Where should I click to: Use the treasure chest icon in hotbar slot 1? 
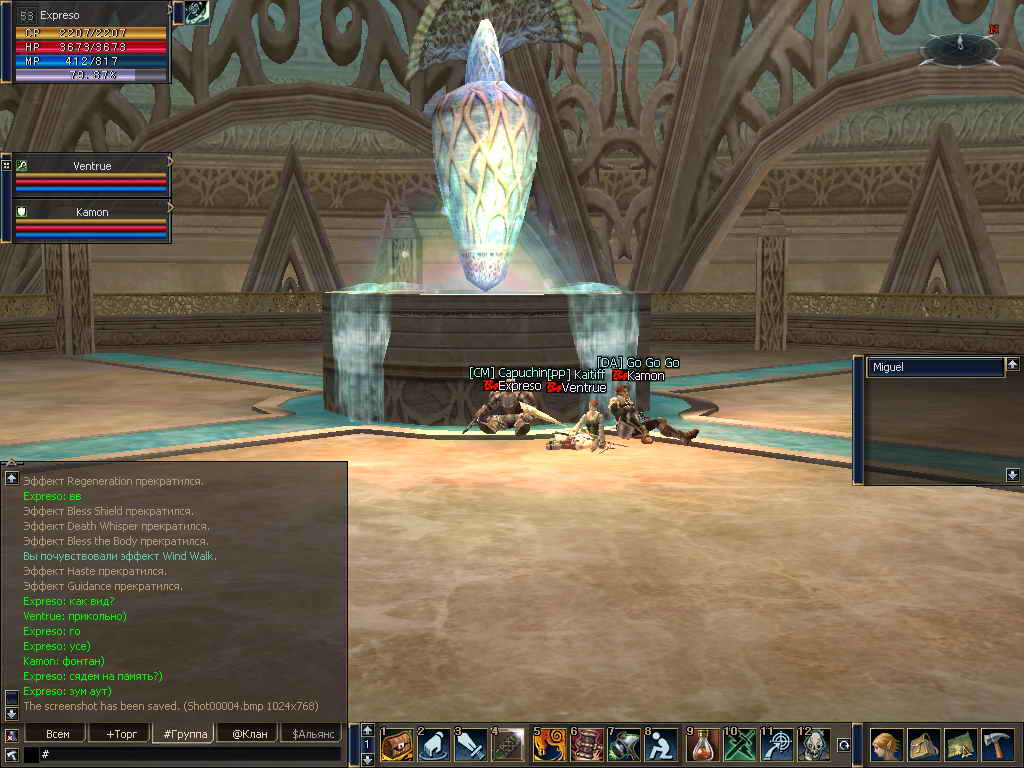tap(397, 746)
